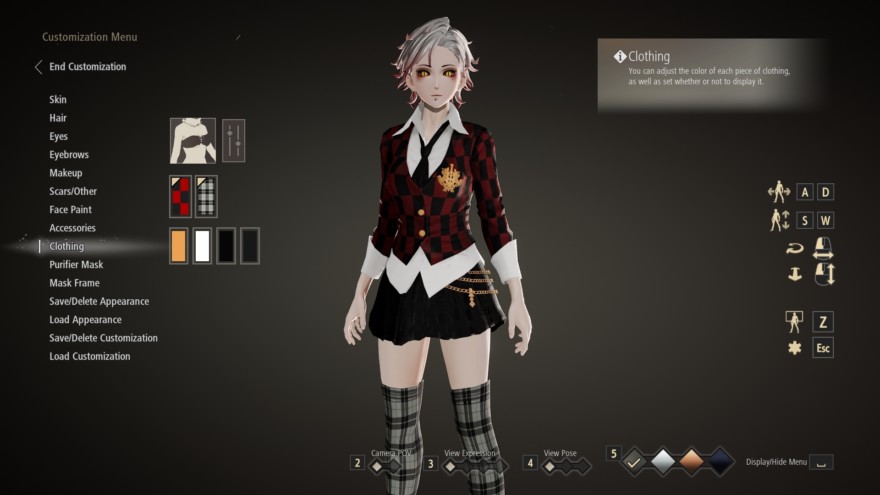Select Scars/Other in the menu
The height and width of the screenshot is (495, 880).
coord(73,191)
